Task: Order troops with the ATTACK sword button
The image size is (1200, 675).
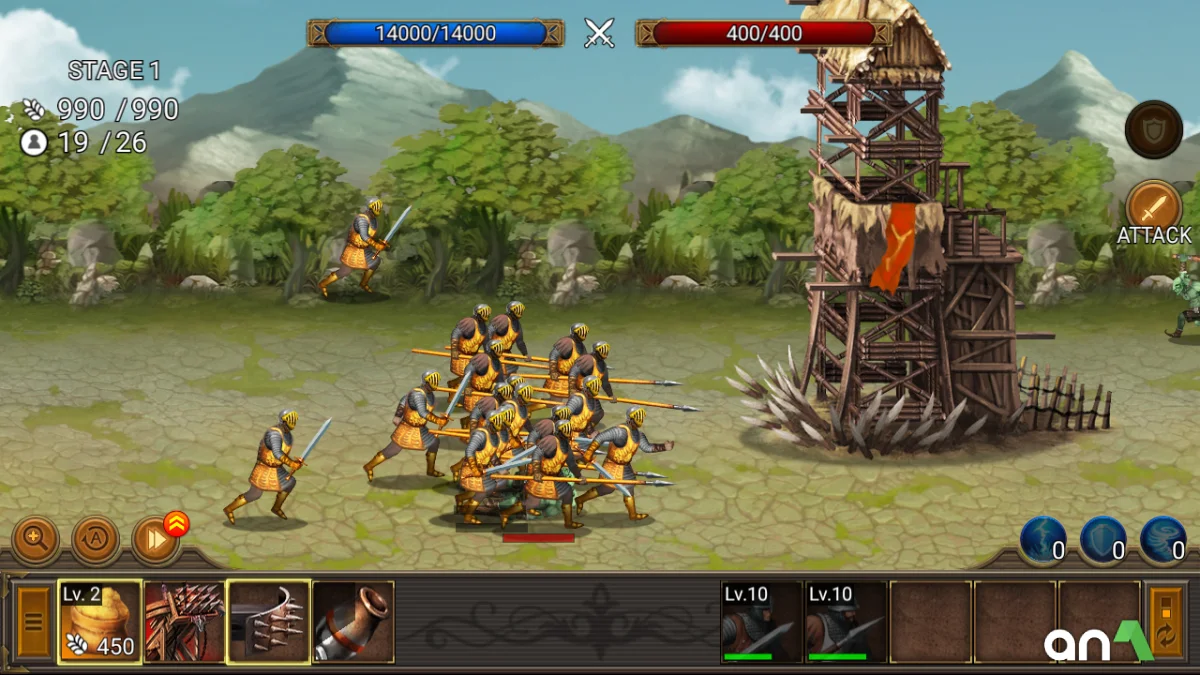Action: point(1154,208)
